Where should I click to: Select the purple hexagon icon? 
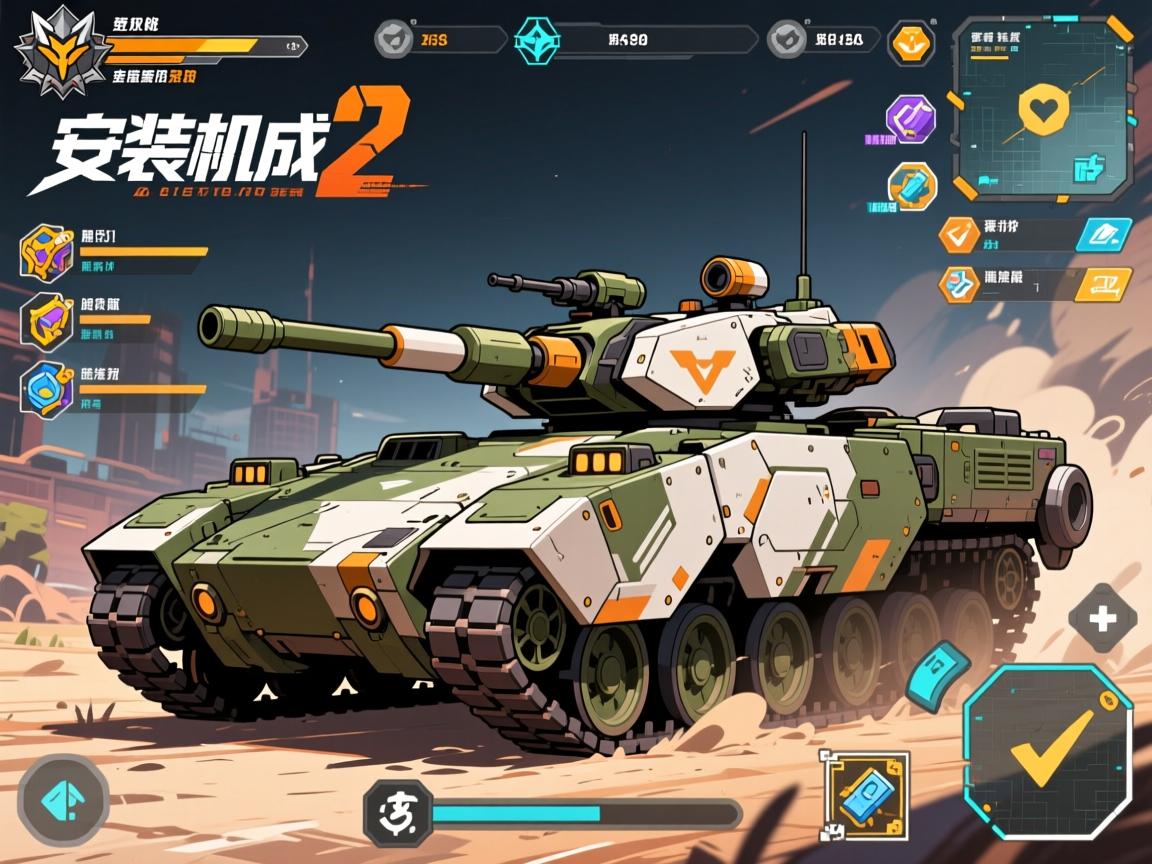click(x=911, y=119)
